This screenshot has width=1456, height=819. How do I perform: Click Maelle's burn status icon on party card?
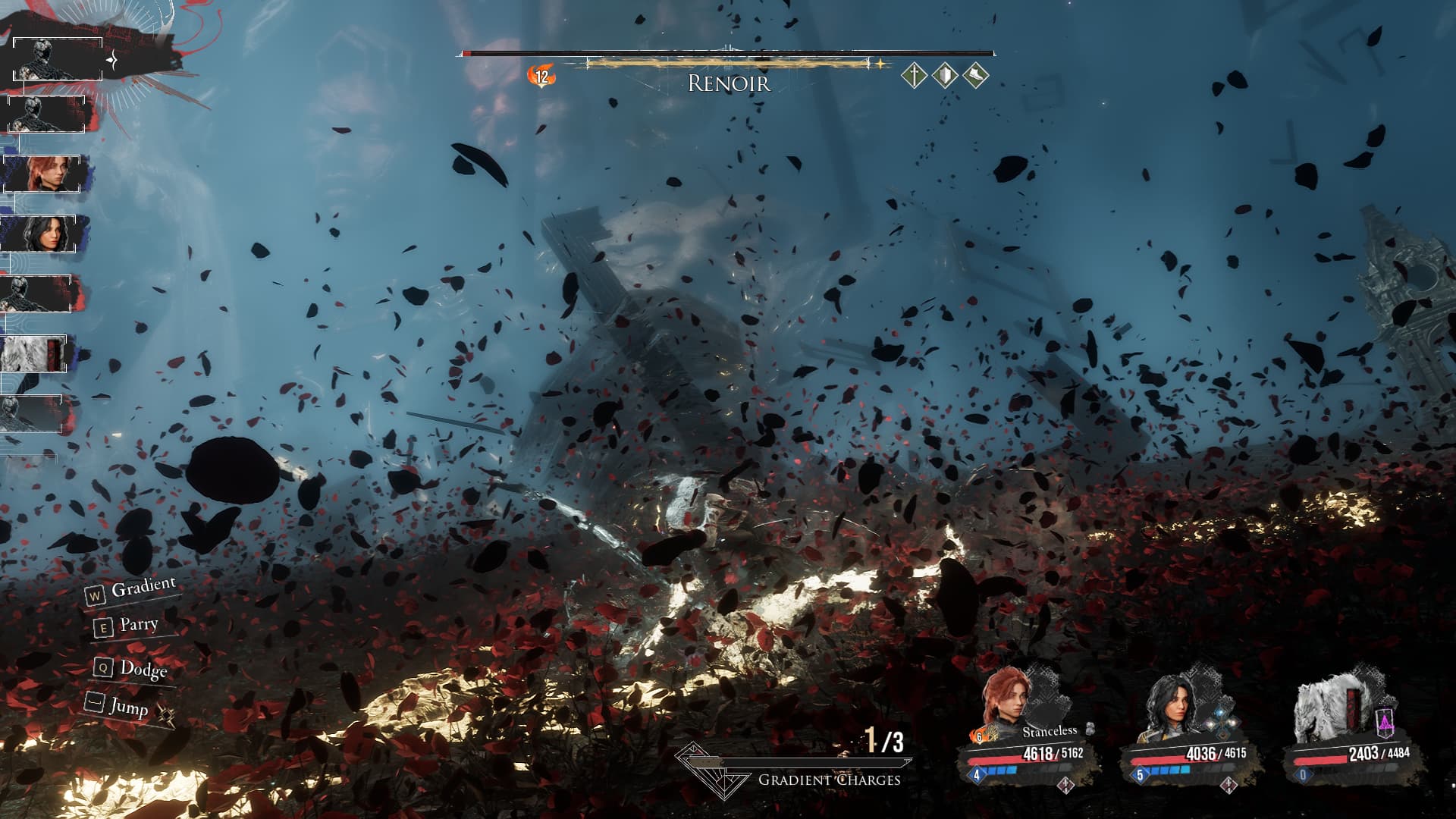pos(978,736)
